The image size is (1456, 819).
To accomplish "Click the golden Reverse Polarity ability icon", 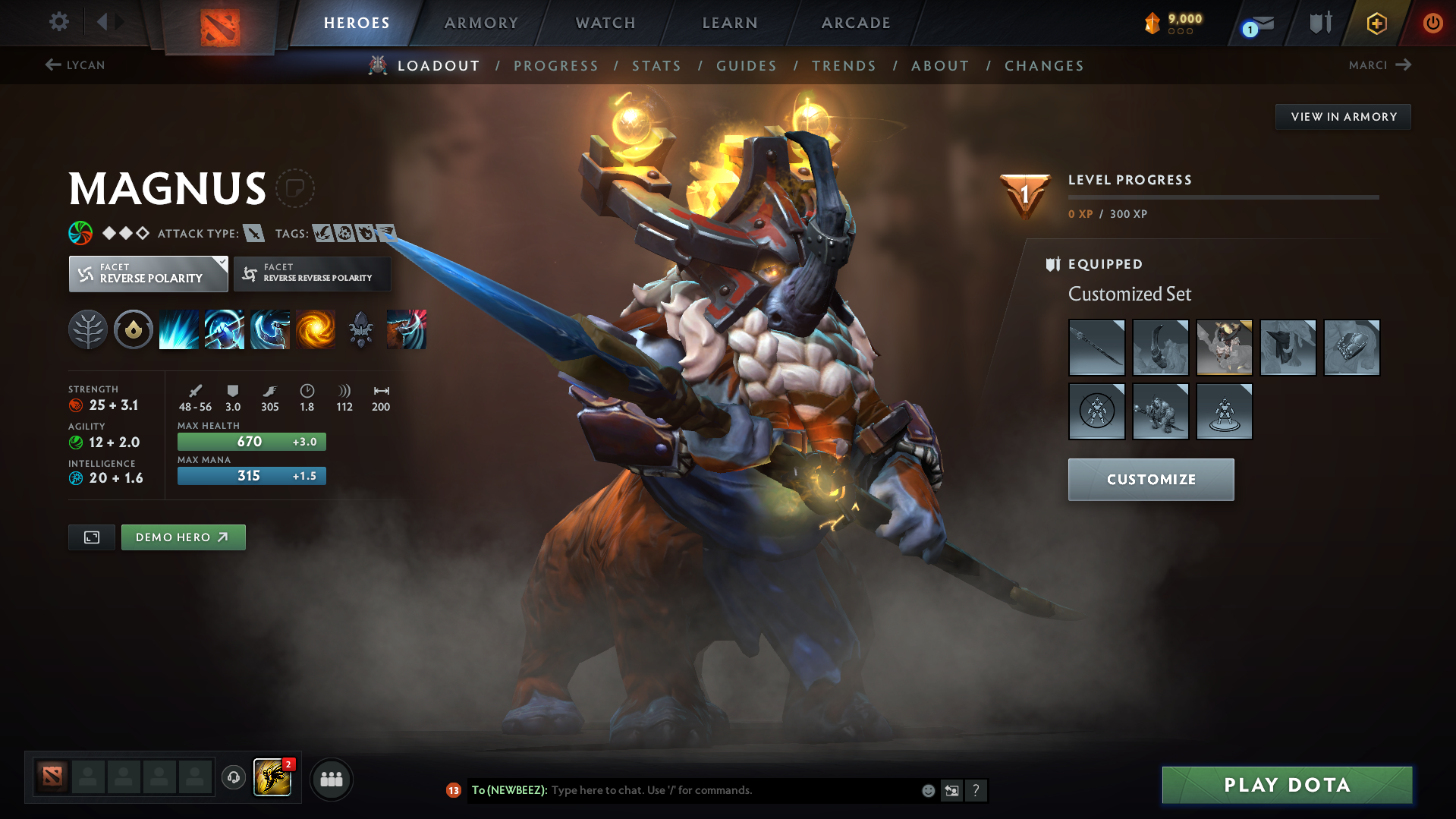I will (316, 329).
